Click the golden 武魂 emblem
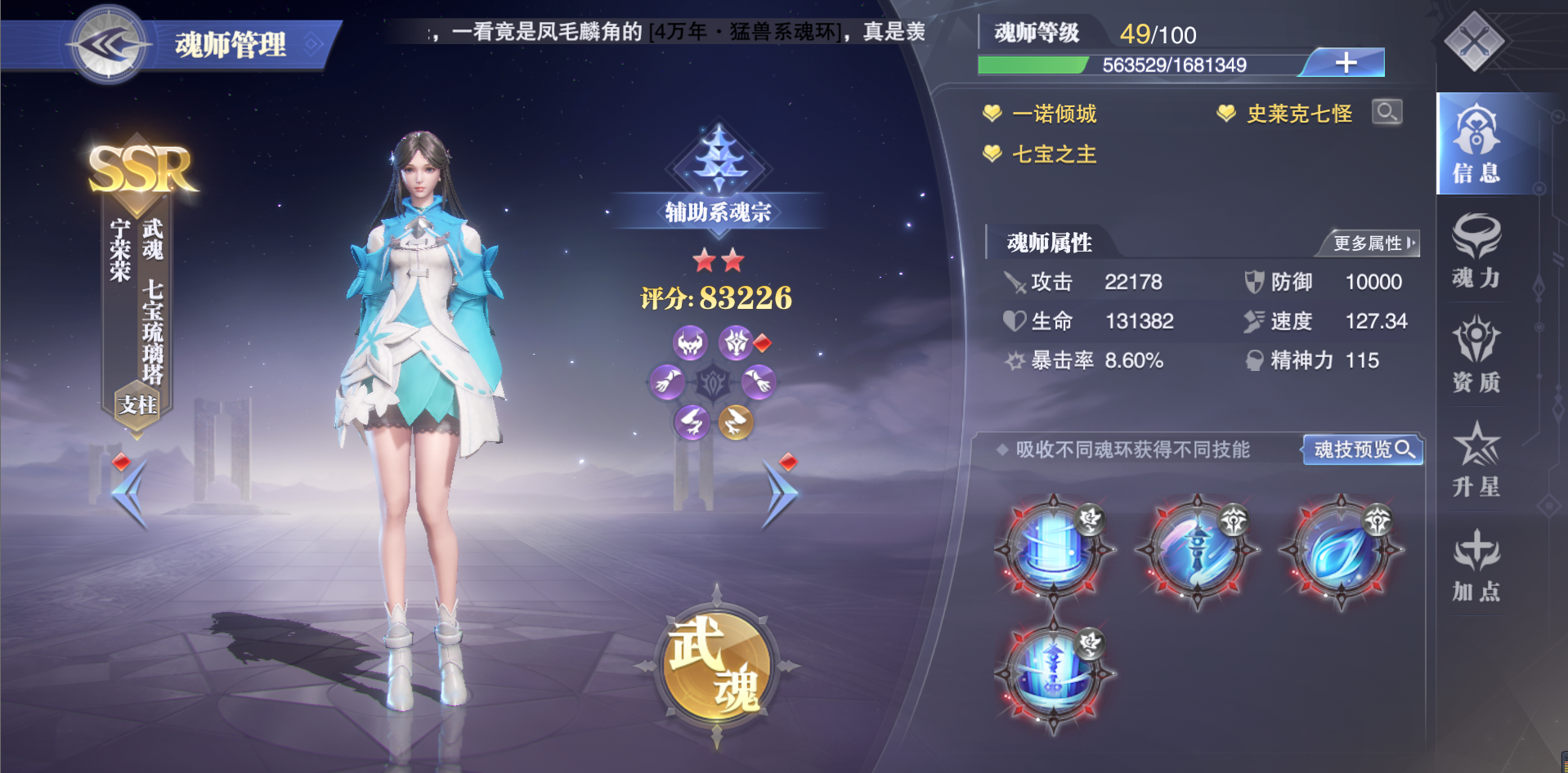 (716, 666)
